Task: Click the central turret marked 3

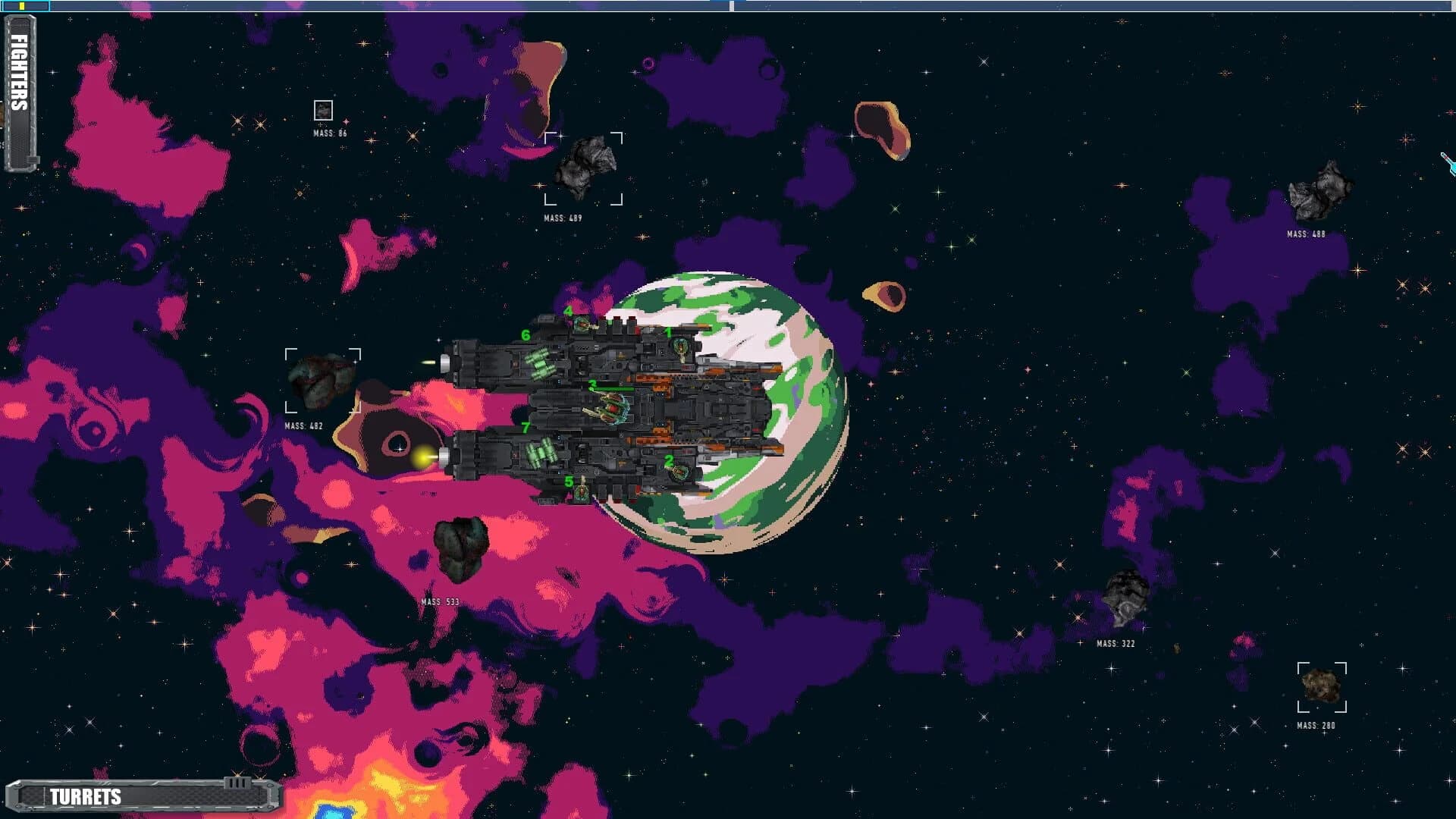Action: point(612,407)
